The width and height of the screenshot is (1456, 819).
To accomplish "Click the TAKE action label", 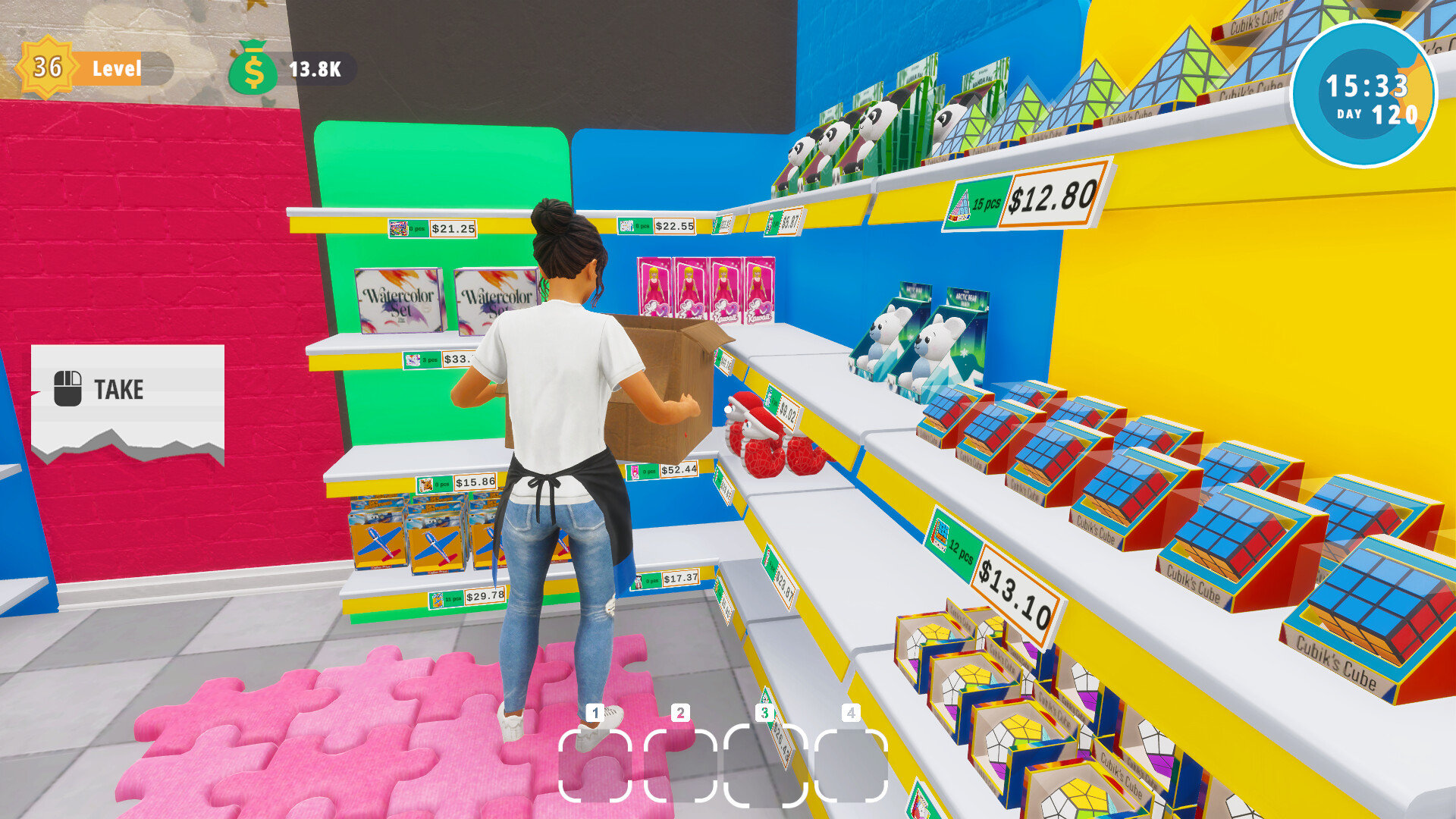I will pyautogui.click(x=118, y=390).
